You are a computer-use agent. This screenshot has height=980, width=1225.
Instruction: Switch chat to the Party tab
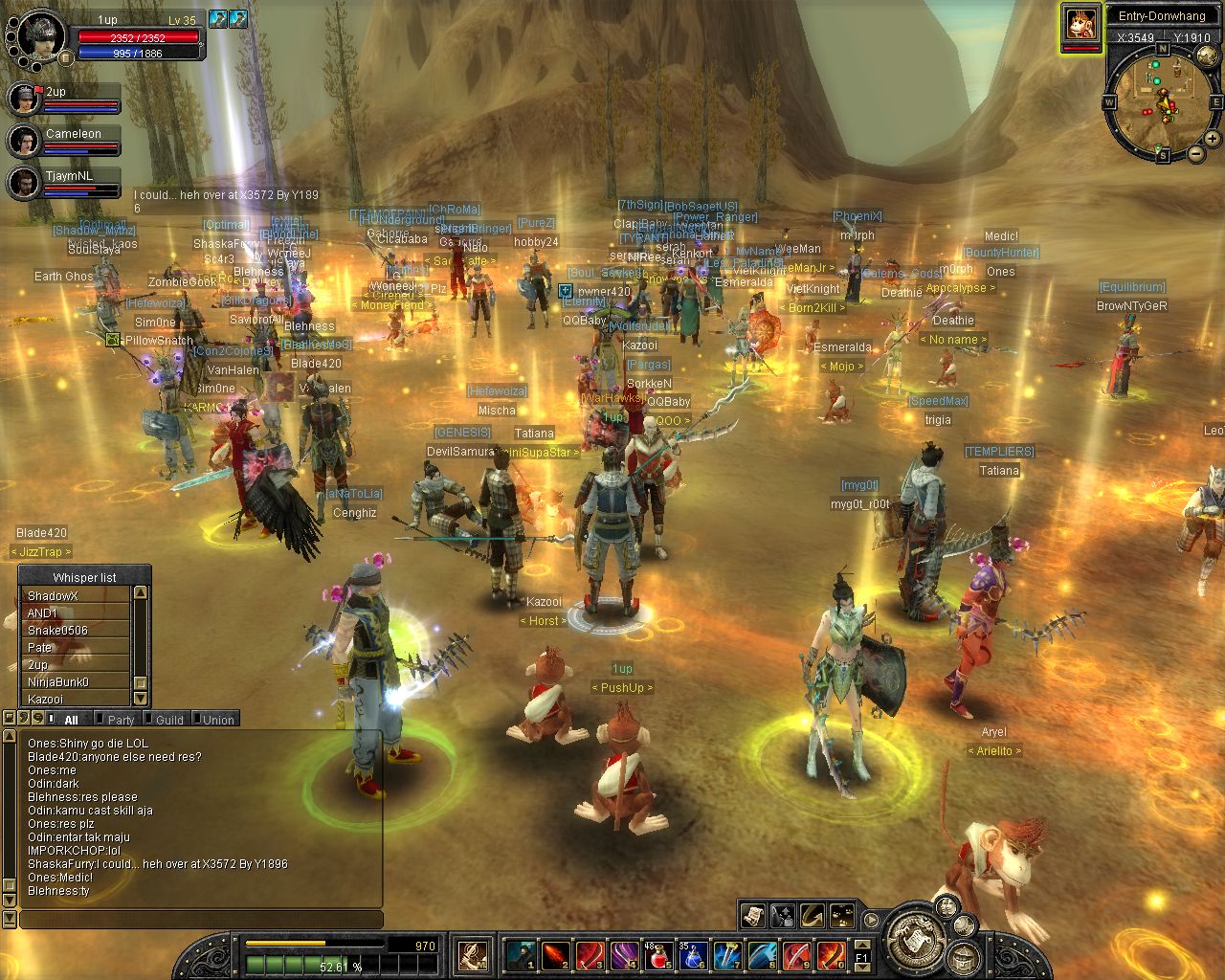tap(121, 720)
